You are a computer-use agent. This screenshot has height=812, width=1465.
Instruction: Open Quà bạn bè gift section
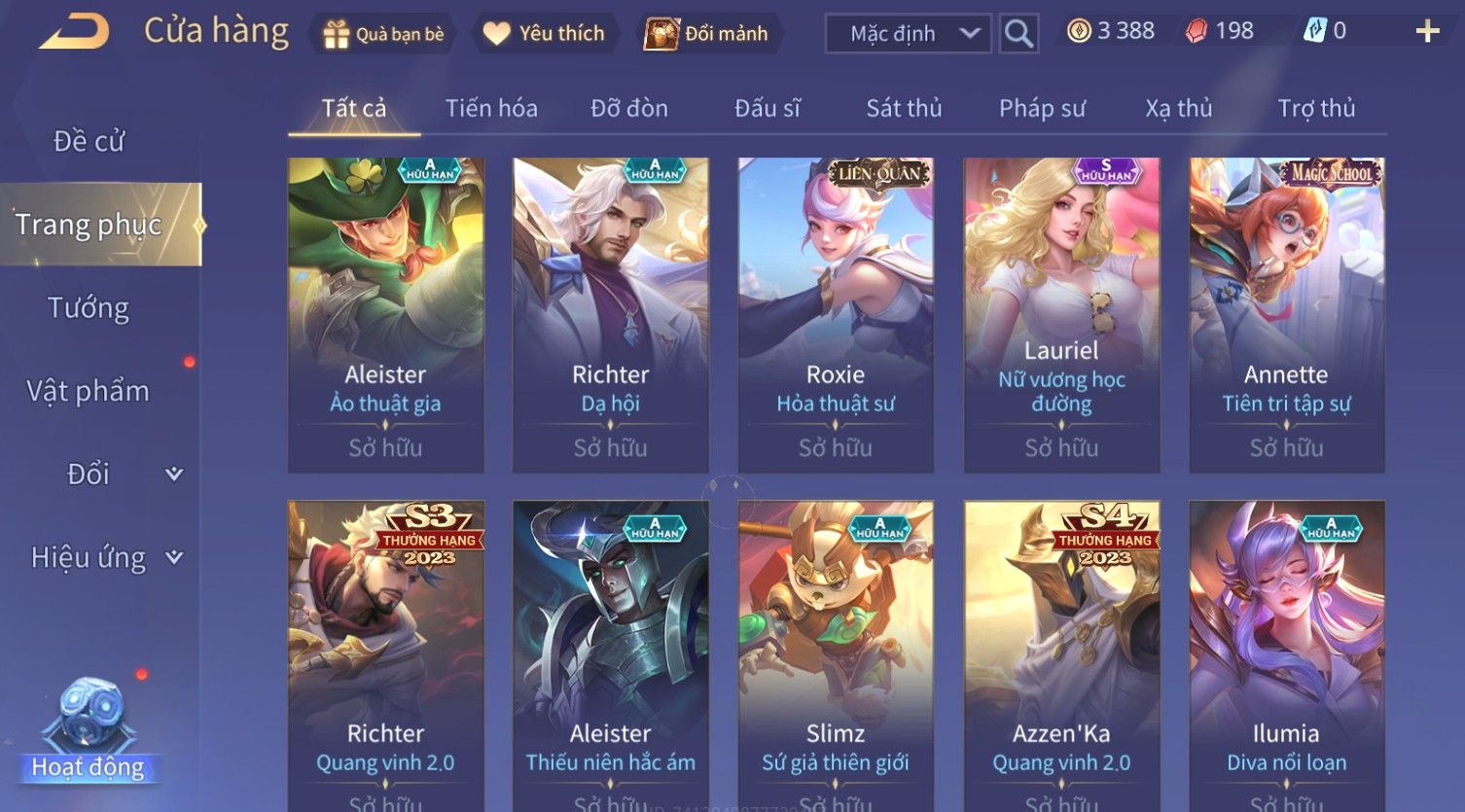coord(383,34)
